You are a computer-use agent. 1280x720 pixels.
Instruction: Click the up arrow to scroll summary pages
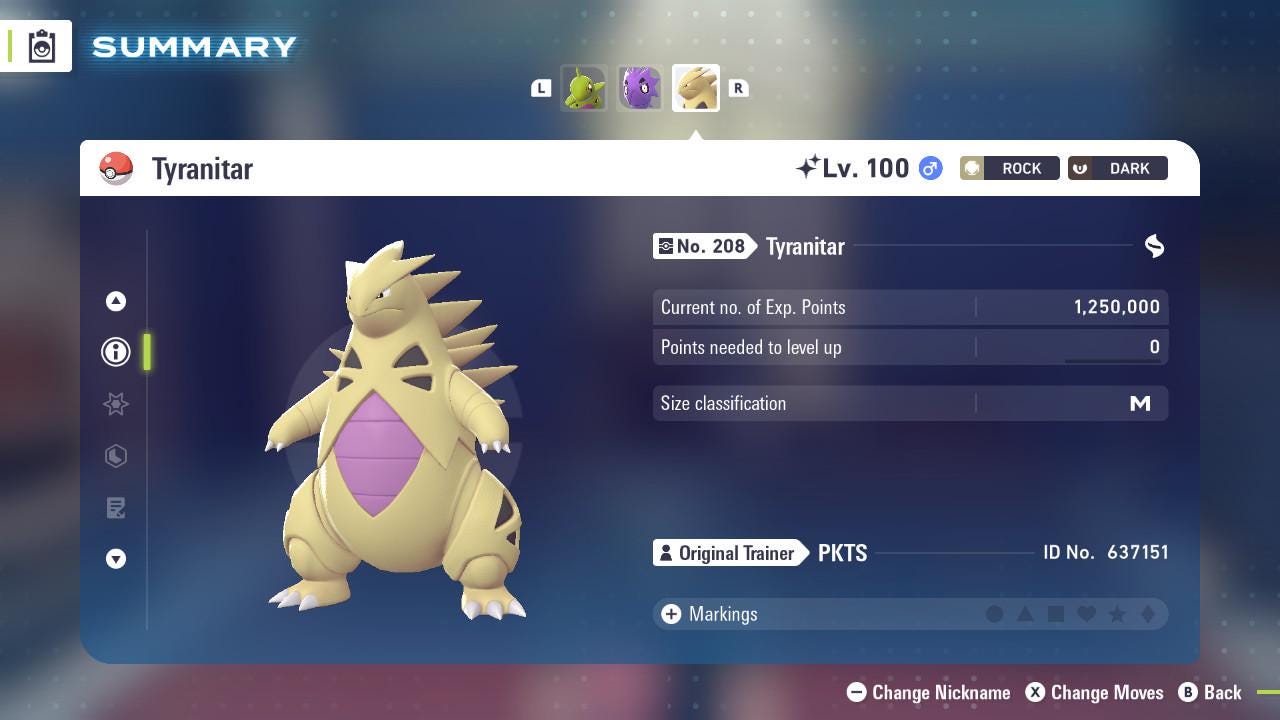(115, 300)
